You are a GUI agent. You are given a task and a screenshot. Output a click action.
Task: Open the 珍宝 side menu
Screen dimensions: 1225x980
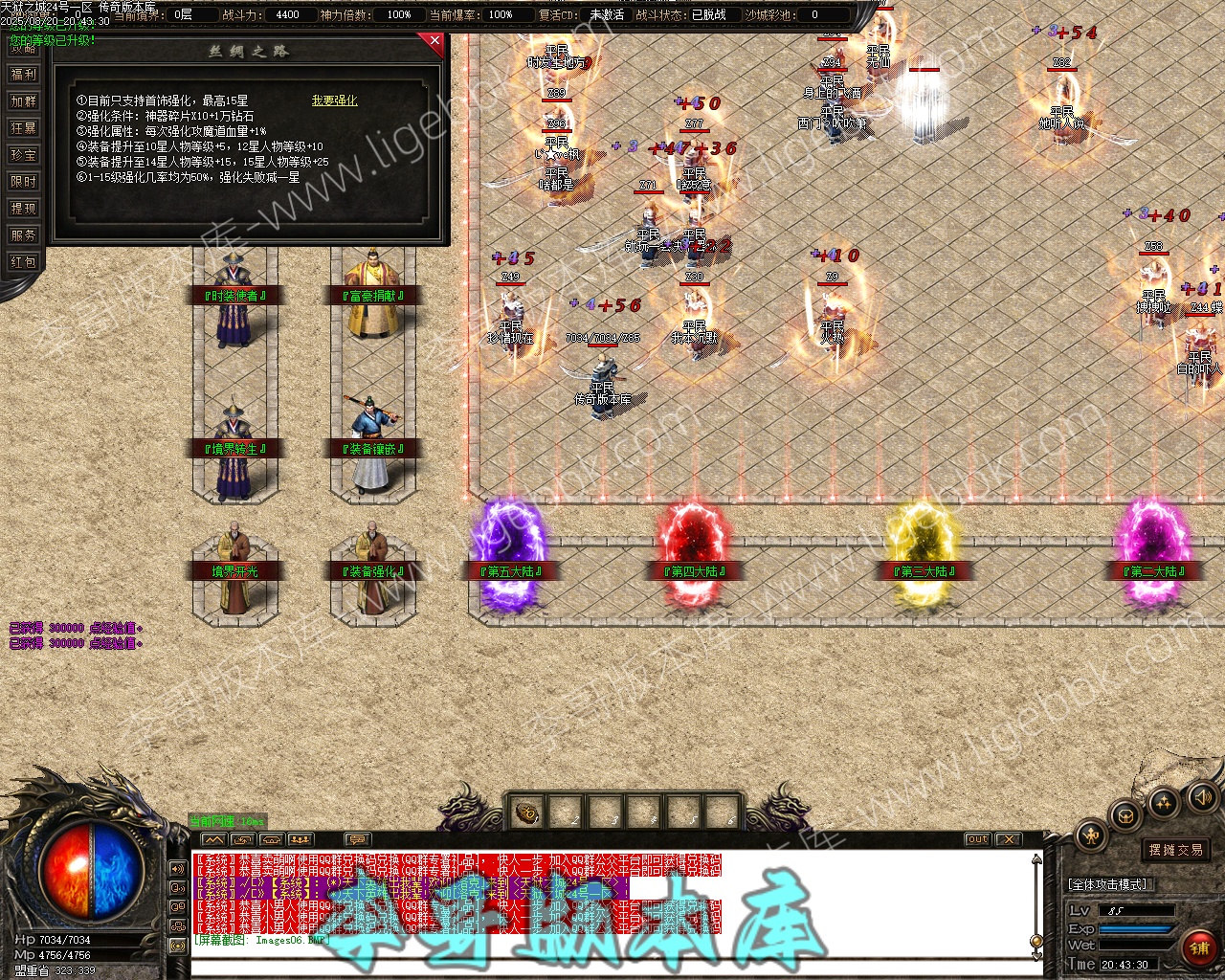[x=23, y=155]
